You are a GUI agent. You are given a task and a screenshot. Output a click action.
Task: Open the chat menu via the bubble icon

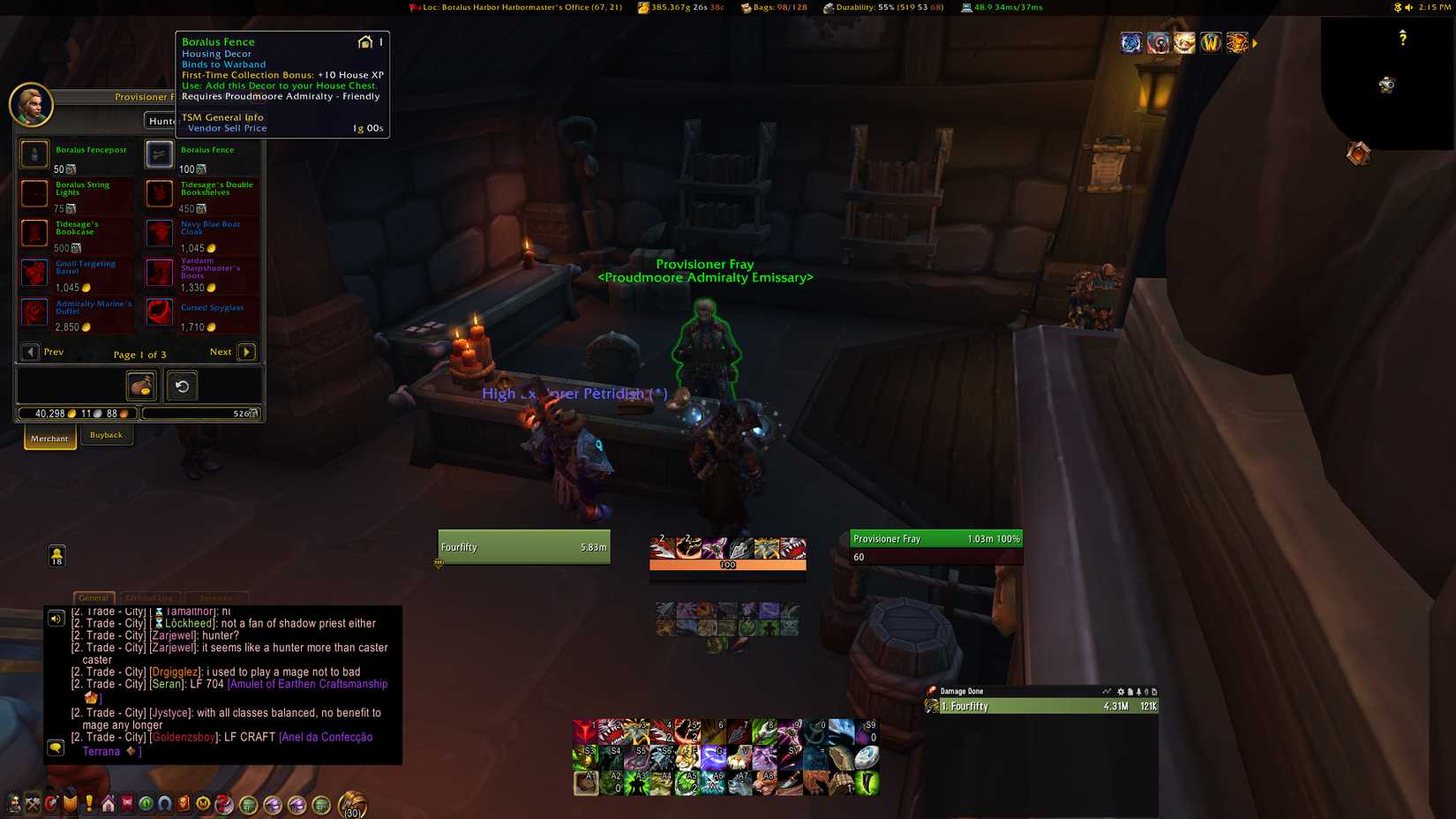point(56,748)
